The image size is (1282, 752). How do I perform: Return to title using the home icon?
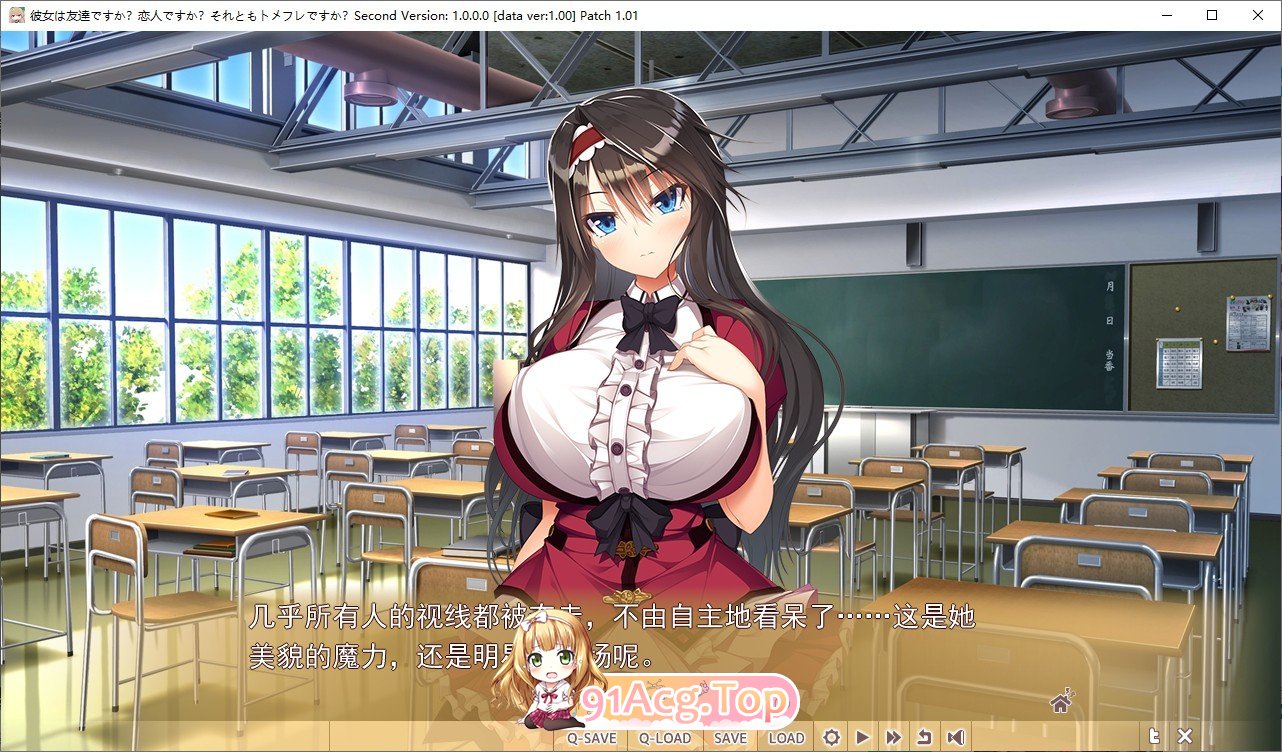(x=1059, y=705)
